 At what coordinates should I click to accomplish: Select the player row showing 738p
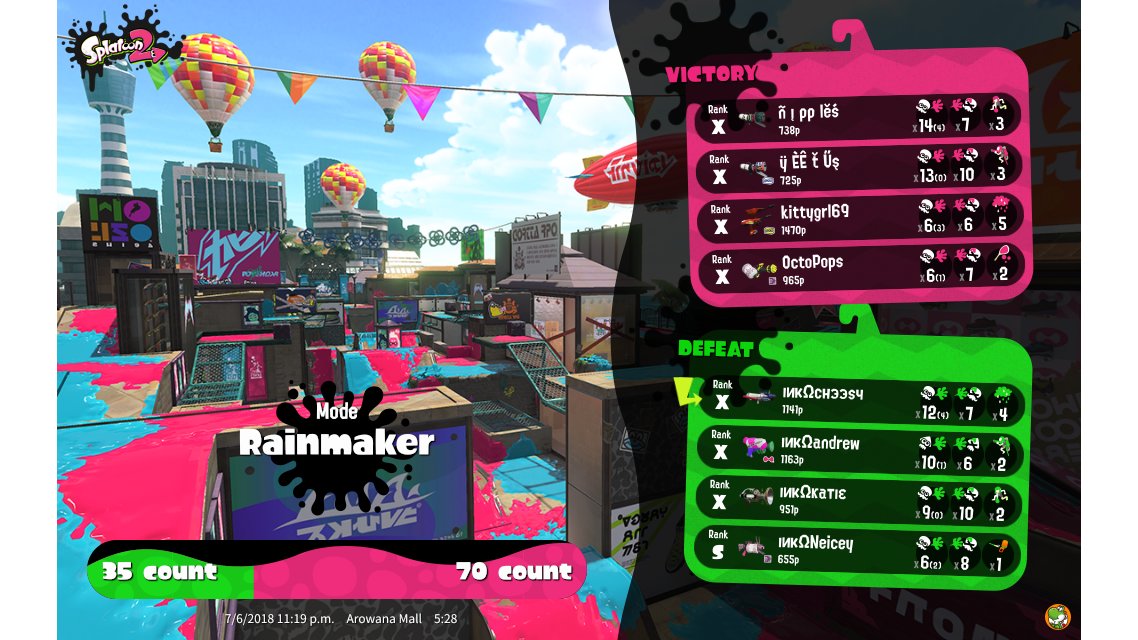pos(860,117)
